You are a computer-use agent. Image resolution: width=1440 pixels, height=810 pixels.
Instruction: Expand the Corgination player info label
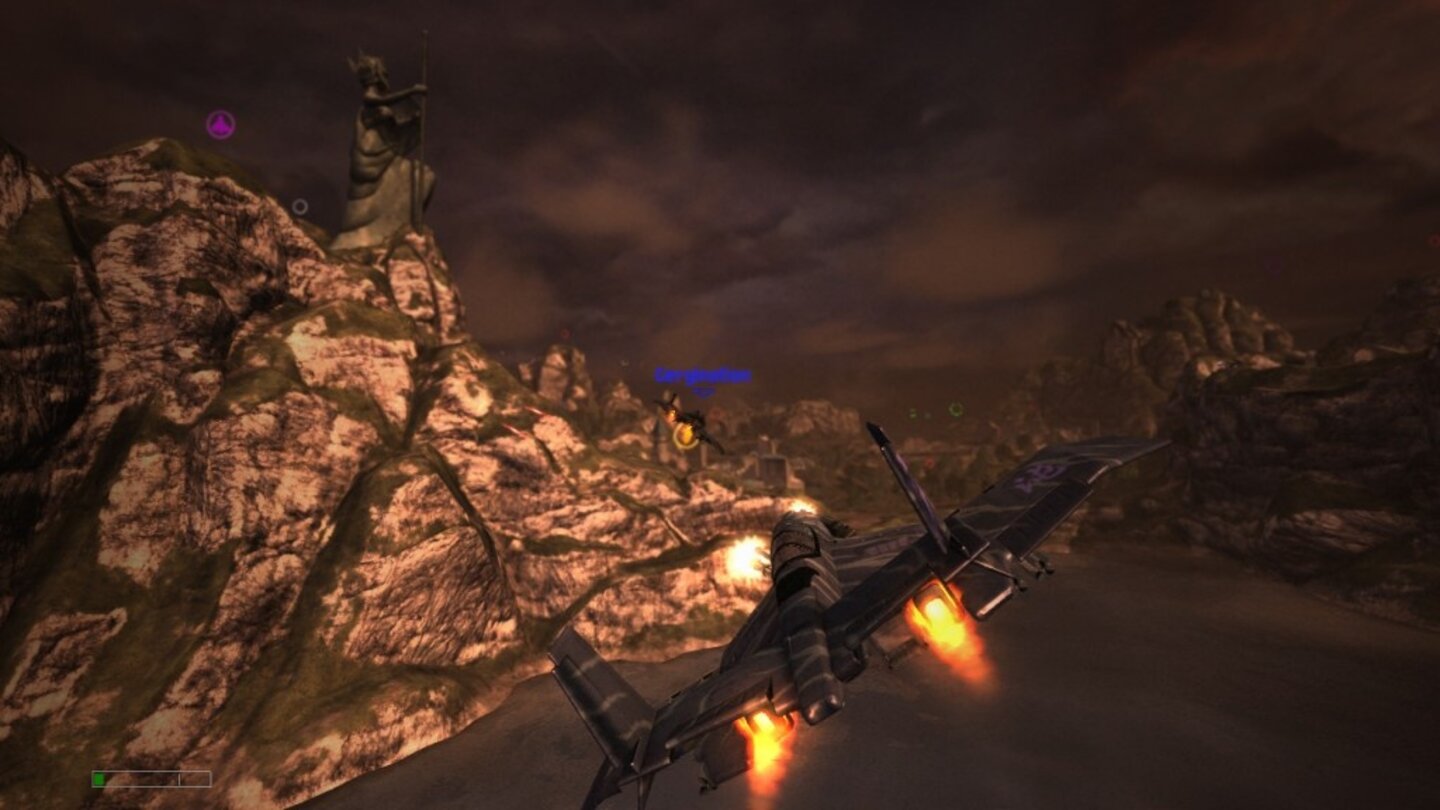coord(701,376)
